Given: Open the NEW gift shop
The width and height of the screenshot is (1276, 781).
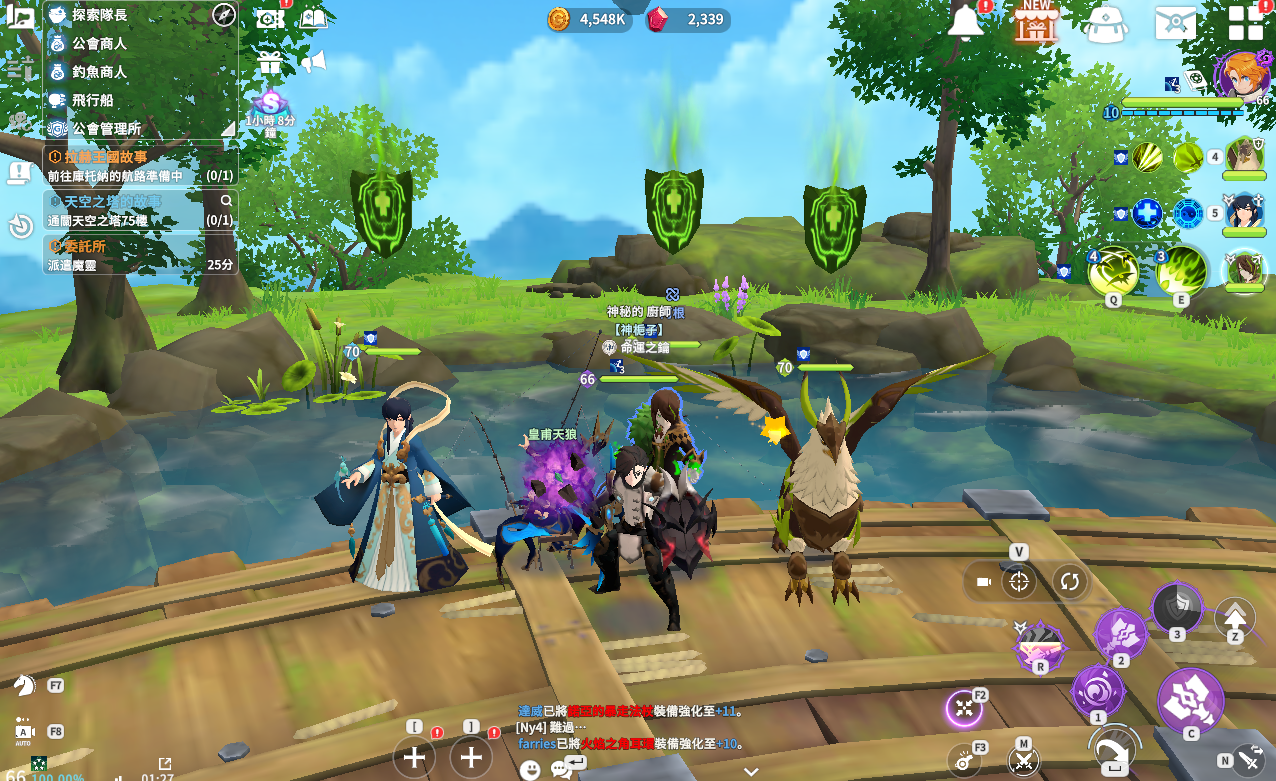Looking at the screenshot, I should pyautogui.click(x=1036, y=22).
